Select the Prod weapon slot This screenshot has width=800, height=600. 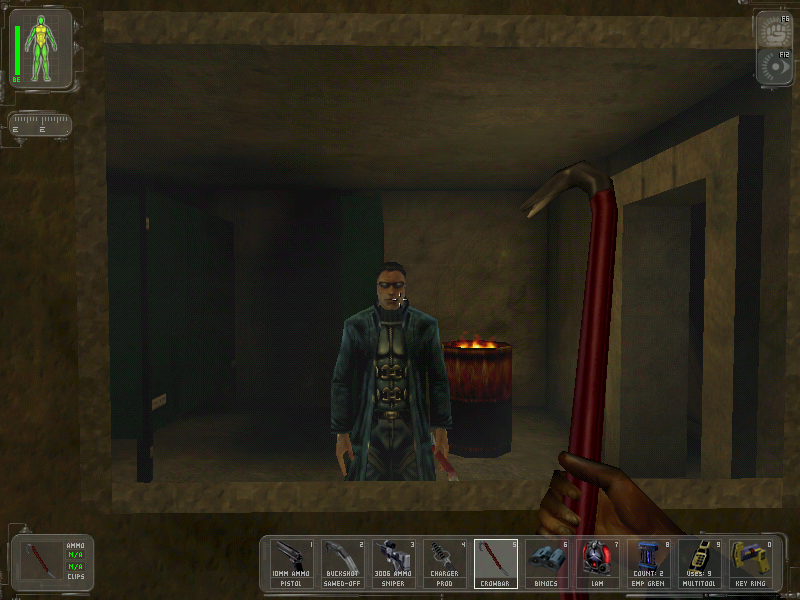pyautogui.click(x=444, y=565)
